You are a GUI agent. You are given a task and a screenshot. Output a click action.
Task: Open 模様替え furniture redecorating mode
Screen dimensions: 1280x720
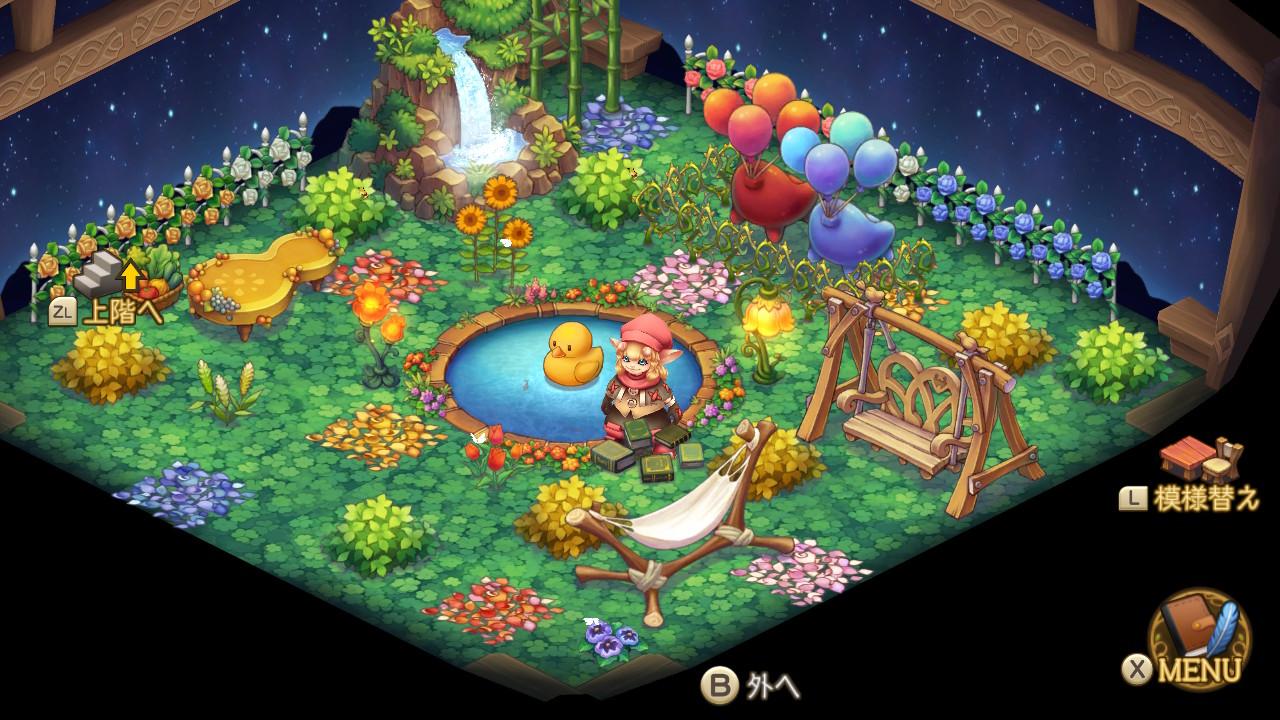1196,463
